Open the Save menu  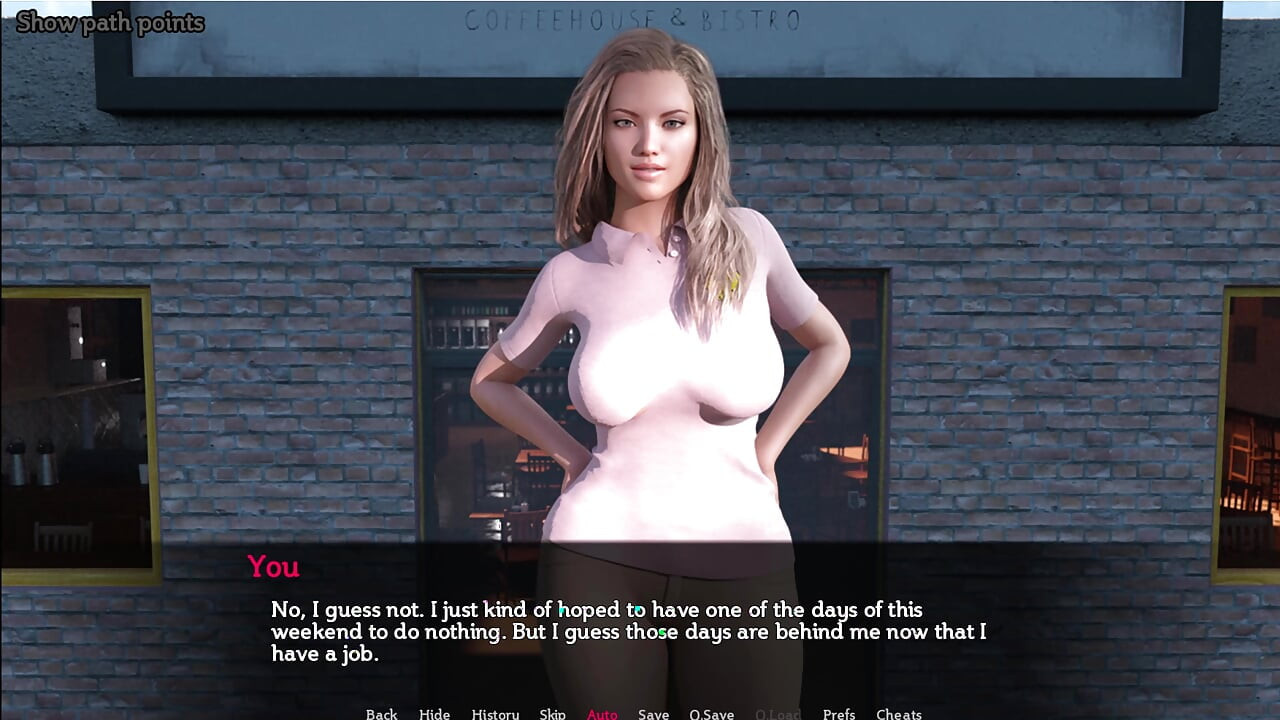[653, 713]
